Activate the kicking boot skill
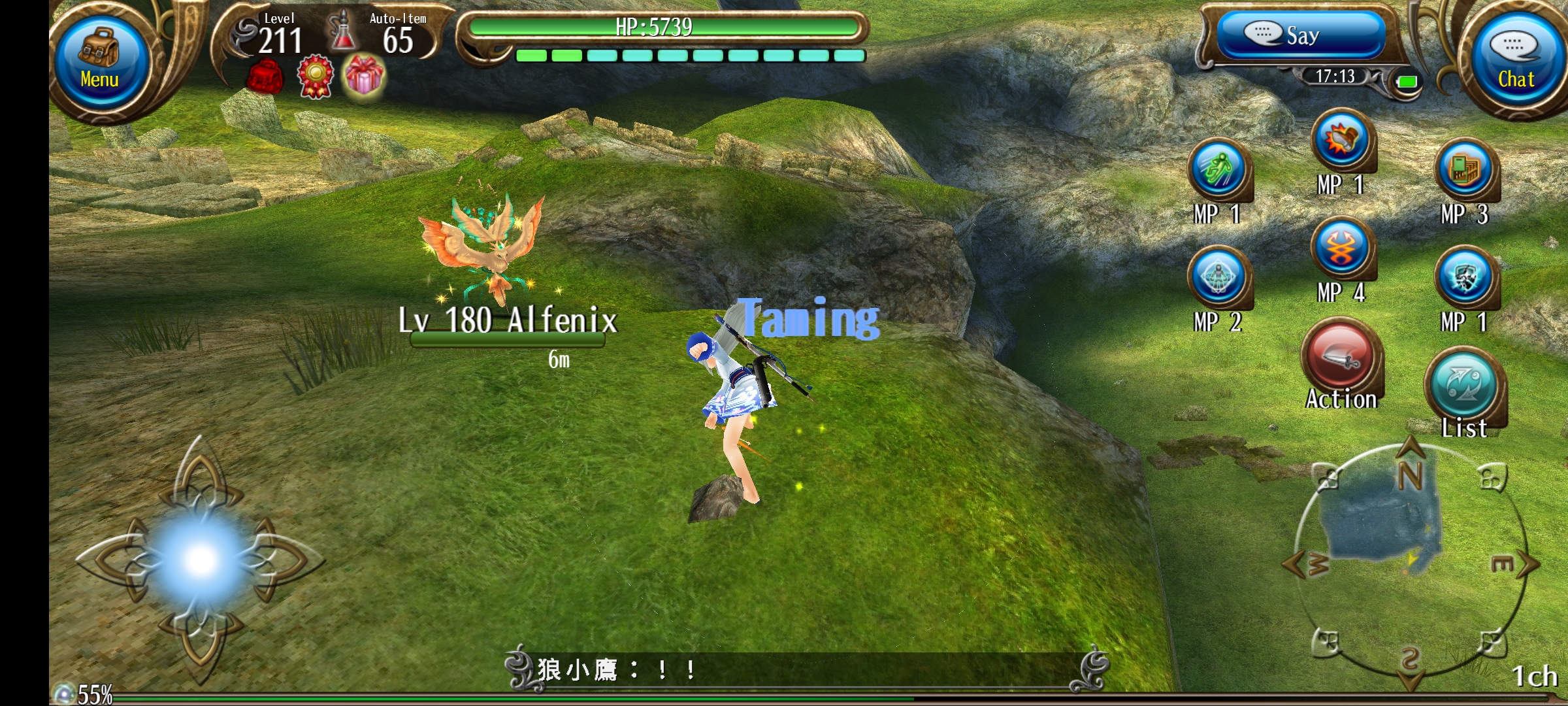The image size is (1568, 706). pyautogui.click(x=1341, y=139)
